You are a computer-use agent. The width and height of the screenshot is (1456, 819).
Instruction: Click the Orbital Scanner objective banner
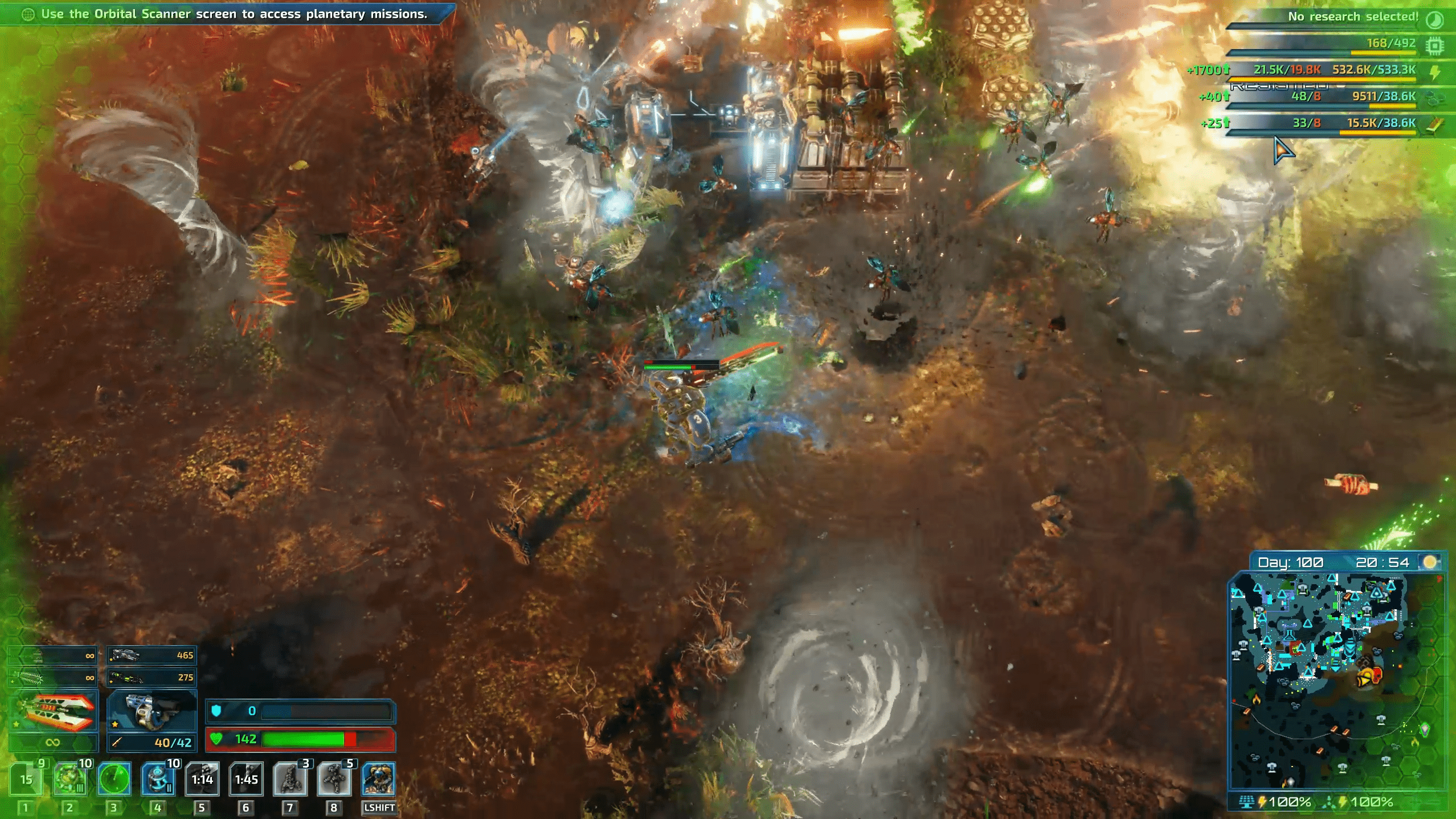pyautogui.click(x=228, y=14)
